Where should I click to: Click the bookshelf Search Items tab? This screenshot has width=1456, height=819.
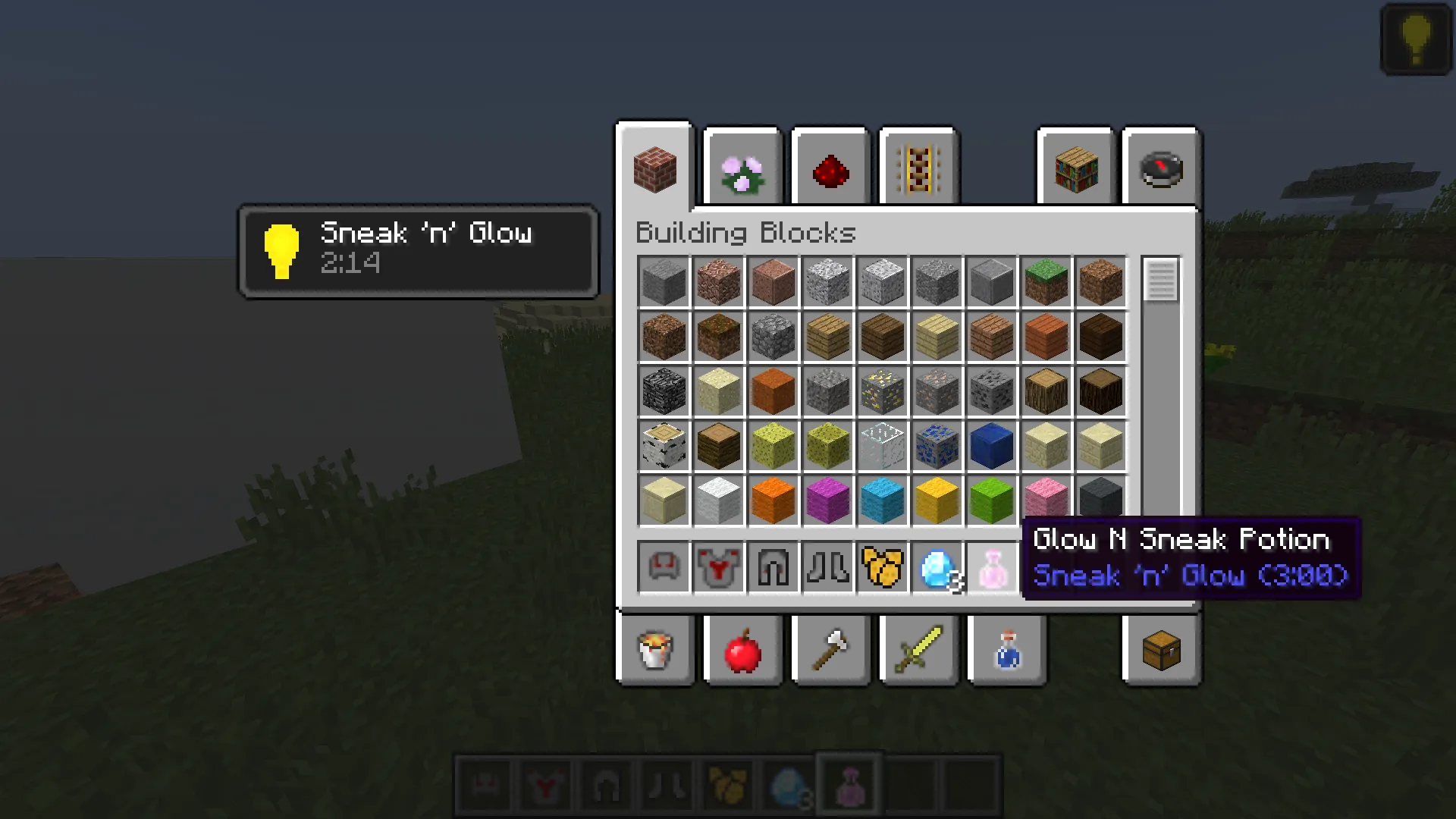(1075, 169)
